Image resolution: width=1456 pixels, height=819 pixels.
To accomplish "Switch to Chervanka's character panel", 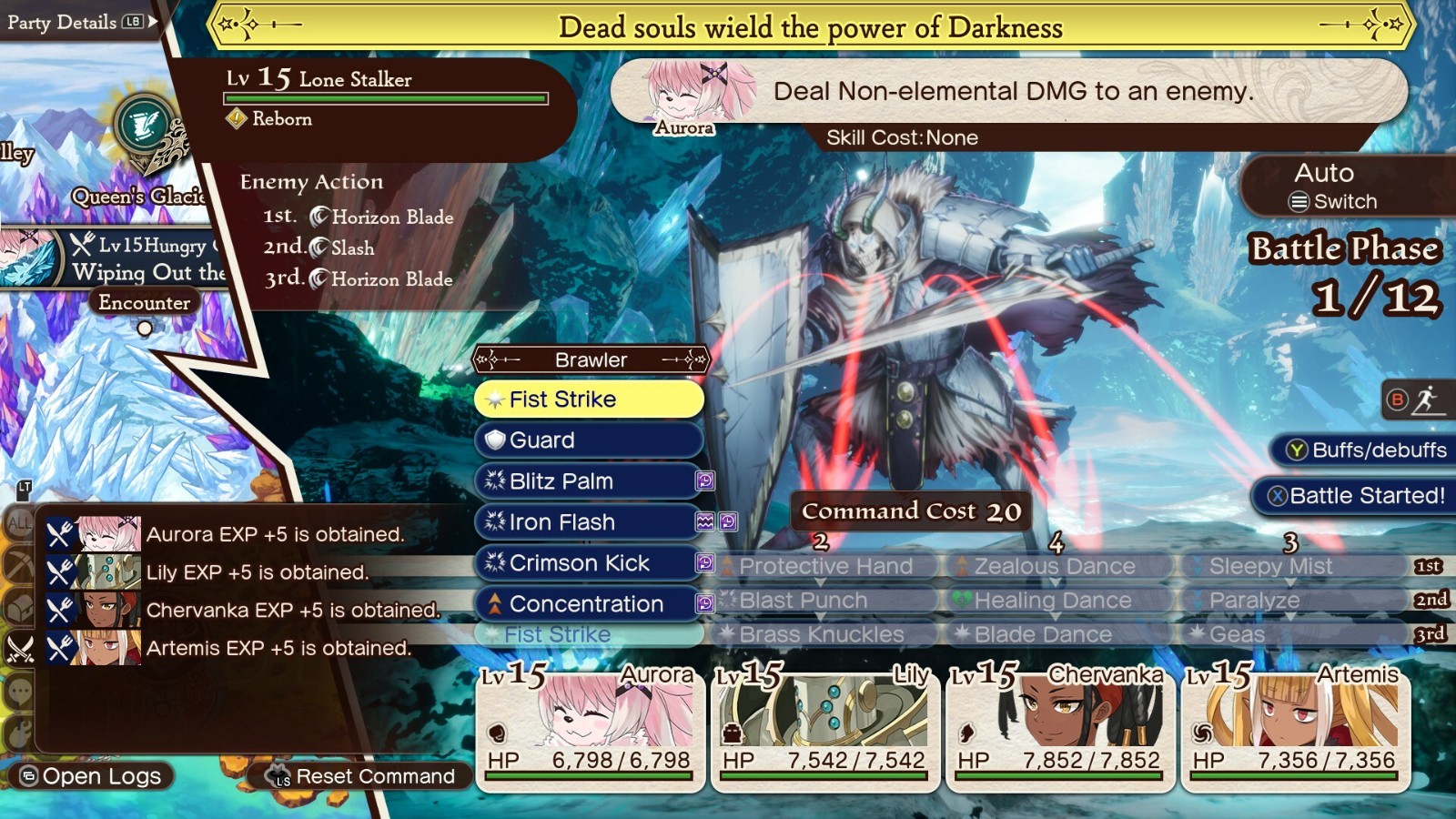I will (1057, 728).
